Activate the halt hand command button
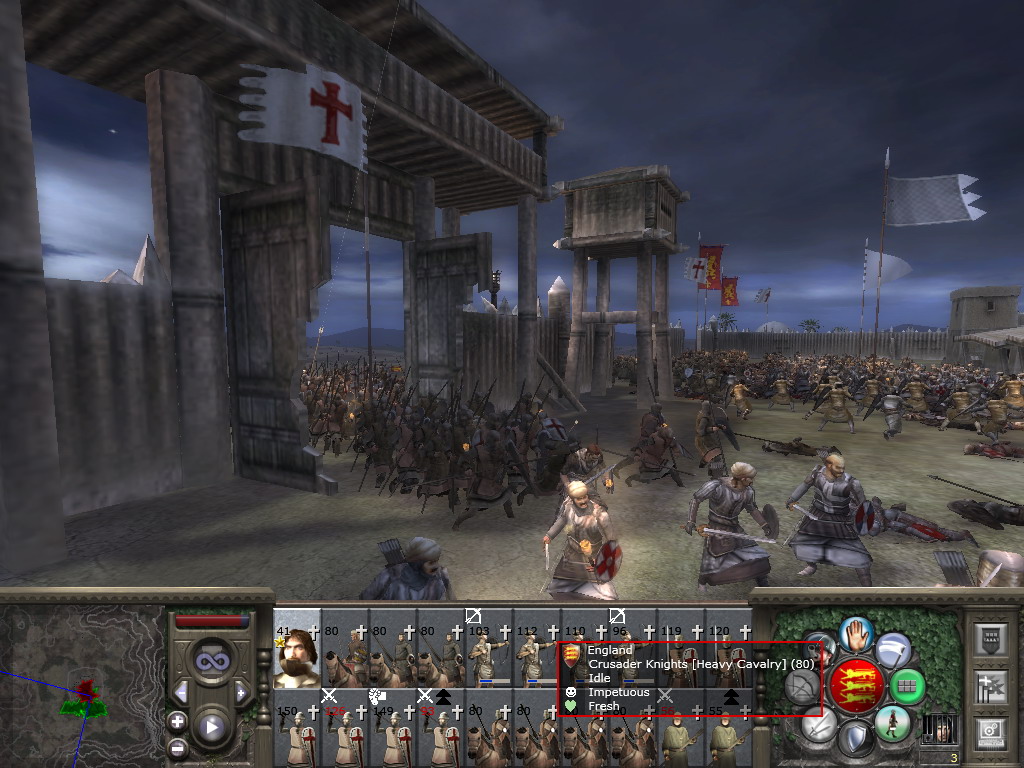Screen dimensions: 1024x768 (857, 633)
